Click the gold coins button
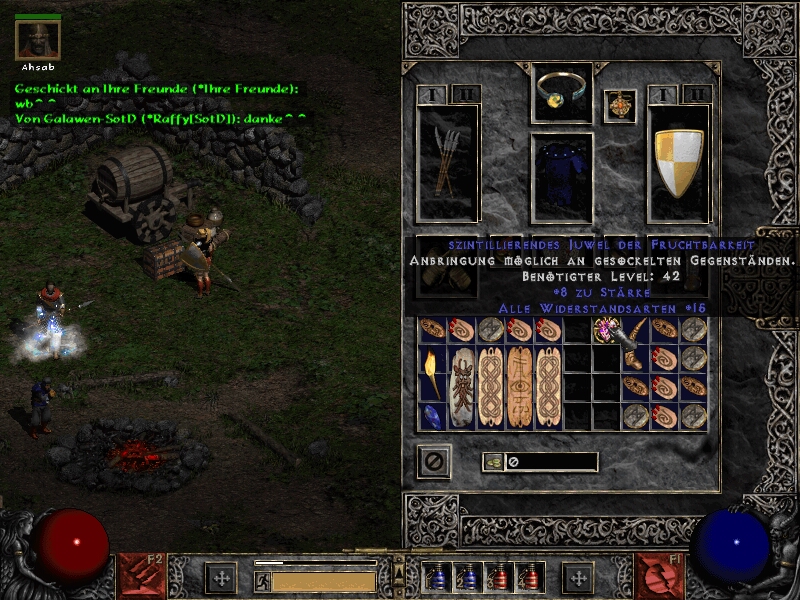The height and width of the screenshot is (600, 800). (493, 462)
